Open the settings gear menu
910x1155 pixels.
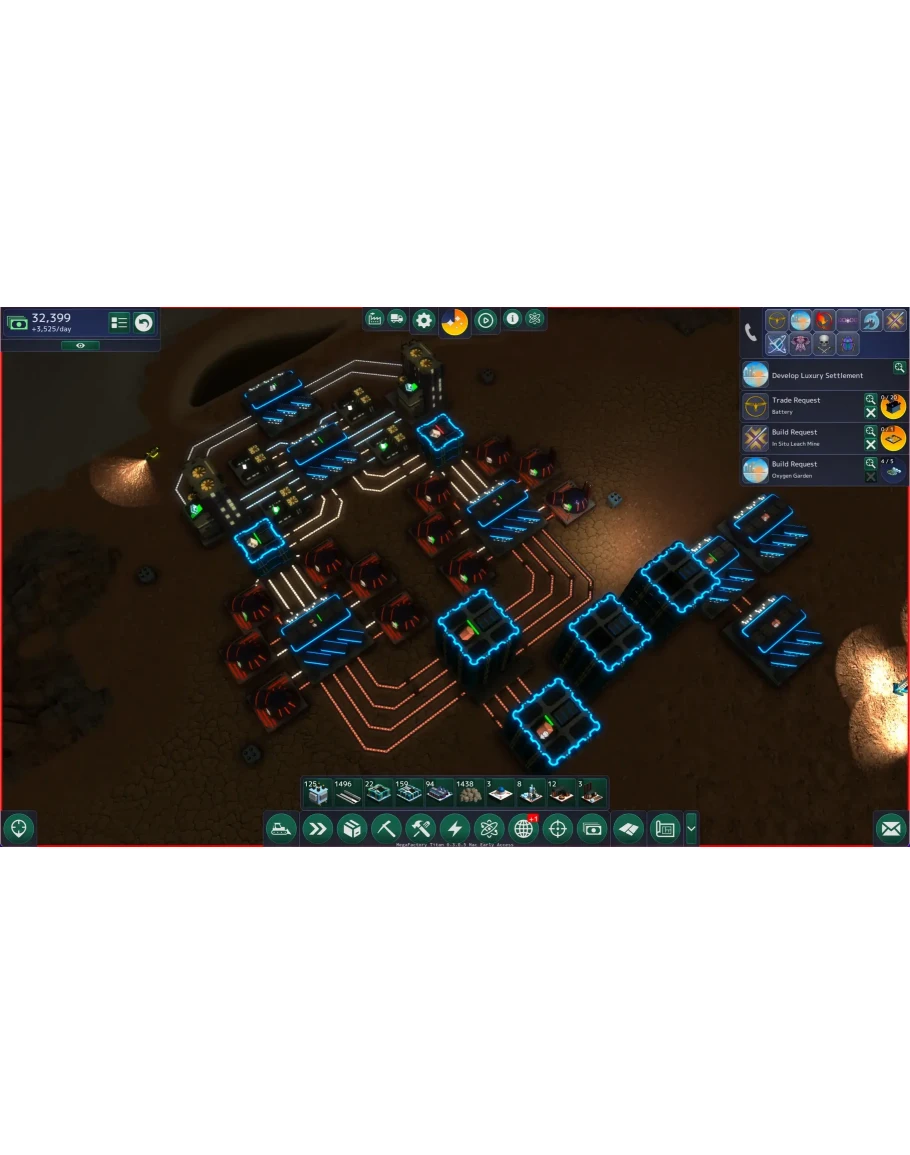424,320
